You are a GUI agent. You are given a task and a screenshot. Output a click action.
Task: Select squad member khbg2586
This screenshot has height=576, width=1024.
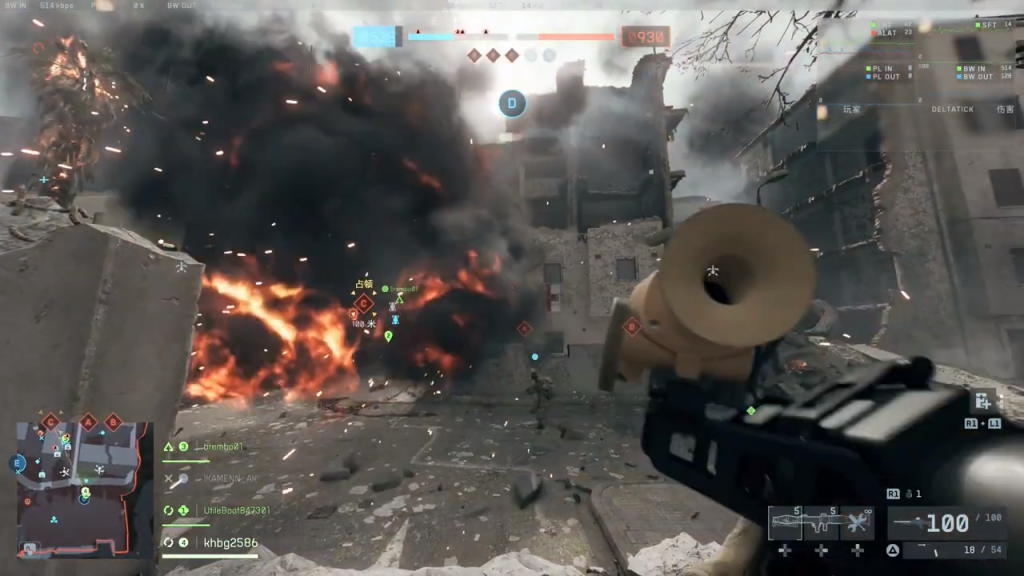(x=230, y=542)
